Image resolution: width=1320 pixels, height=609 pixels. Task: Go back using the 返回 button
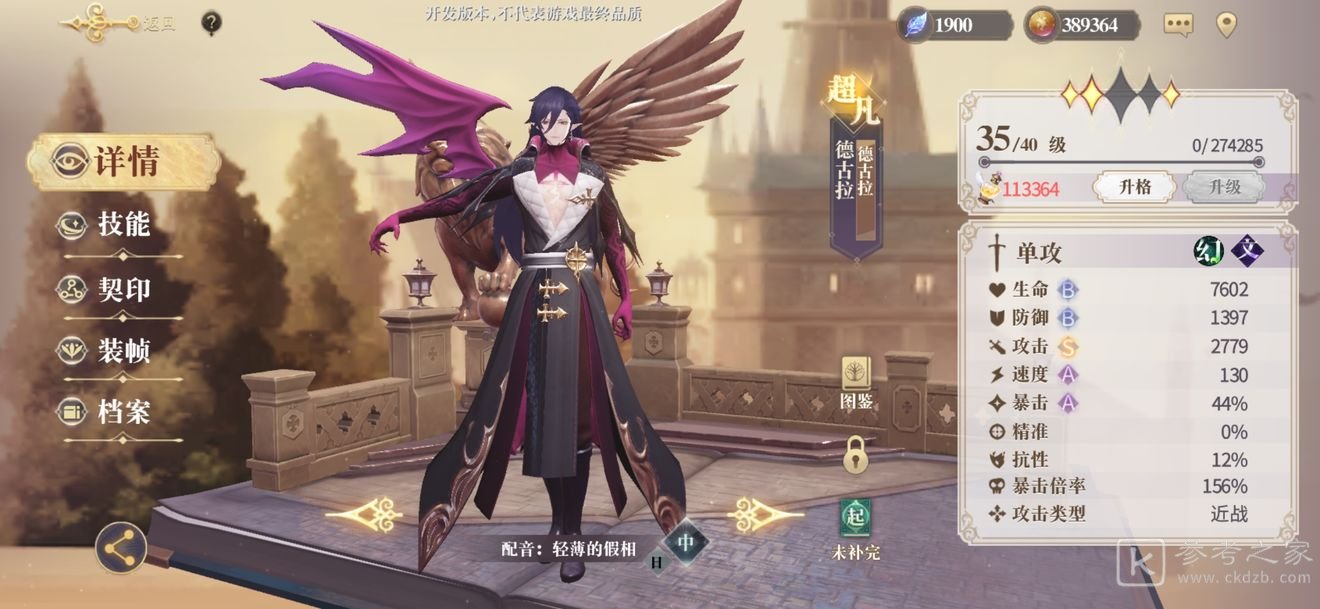118,23
